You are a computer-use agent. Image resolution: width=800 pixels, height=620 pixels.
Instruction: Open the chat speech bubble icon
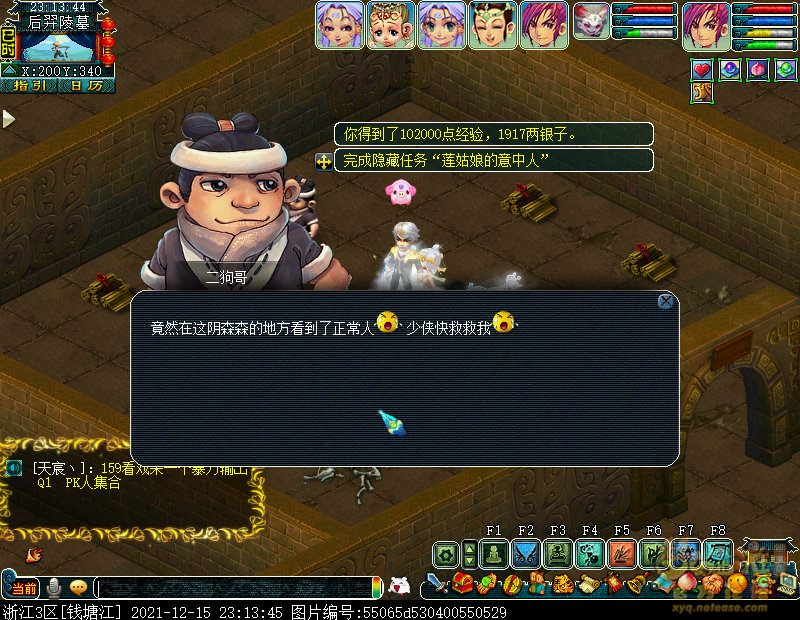pos(77,587)
